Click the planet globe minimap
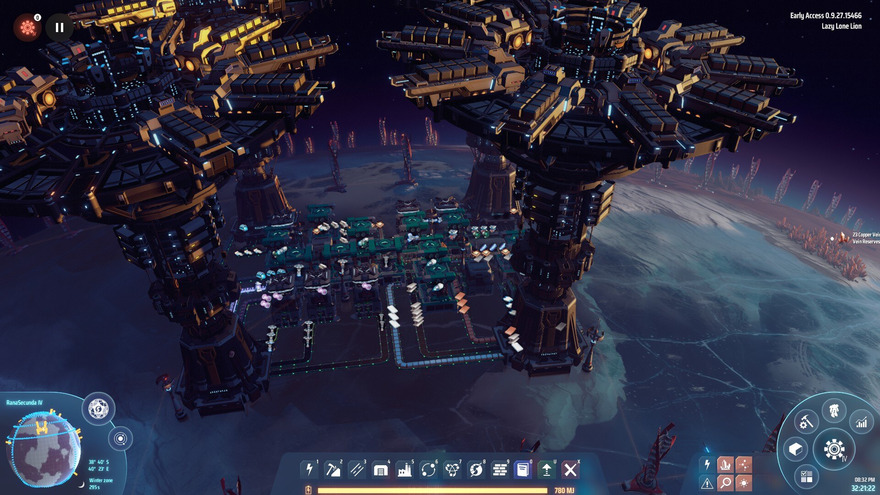This screenshot has width=880, height=495. [41, 448]
